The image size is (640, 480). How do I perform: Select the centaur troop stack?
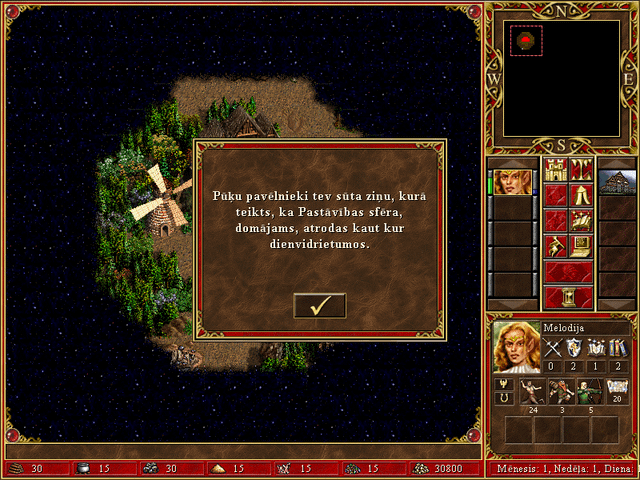tap(530, 392)
